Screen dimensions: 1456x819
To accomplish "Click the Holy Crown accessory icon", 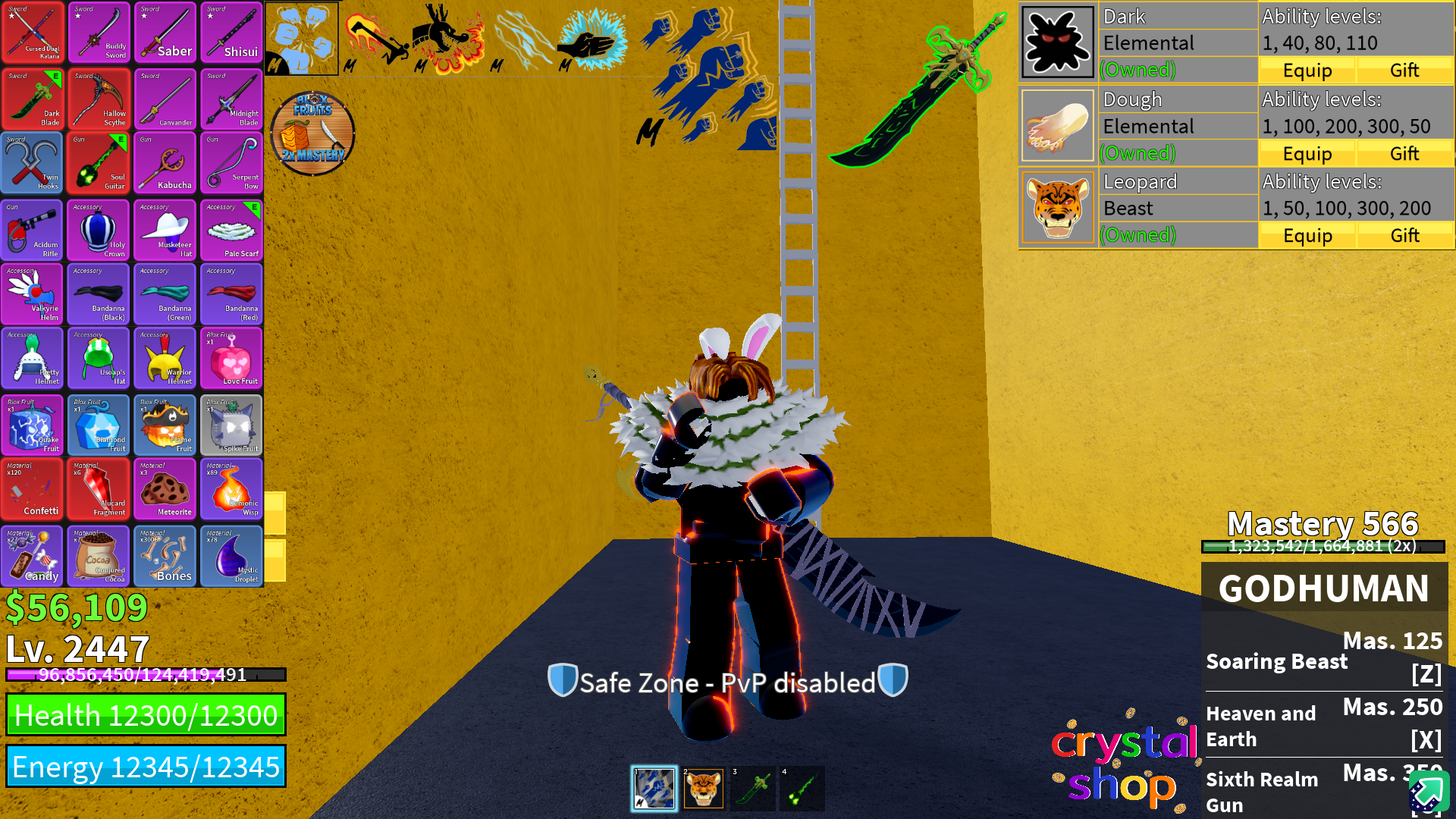I will pos(99,229).
